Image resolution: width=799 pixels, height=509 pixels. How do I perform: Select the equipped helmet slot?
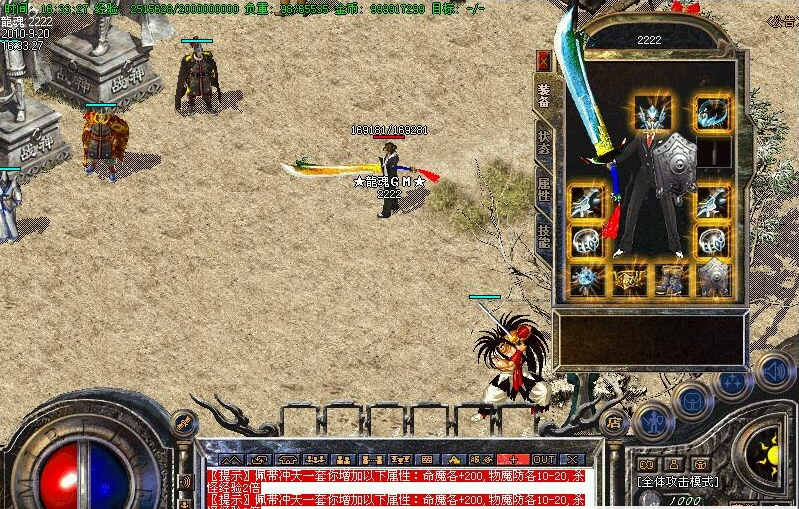point(654,113)
